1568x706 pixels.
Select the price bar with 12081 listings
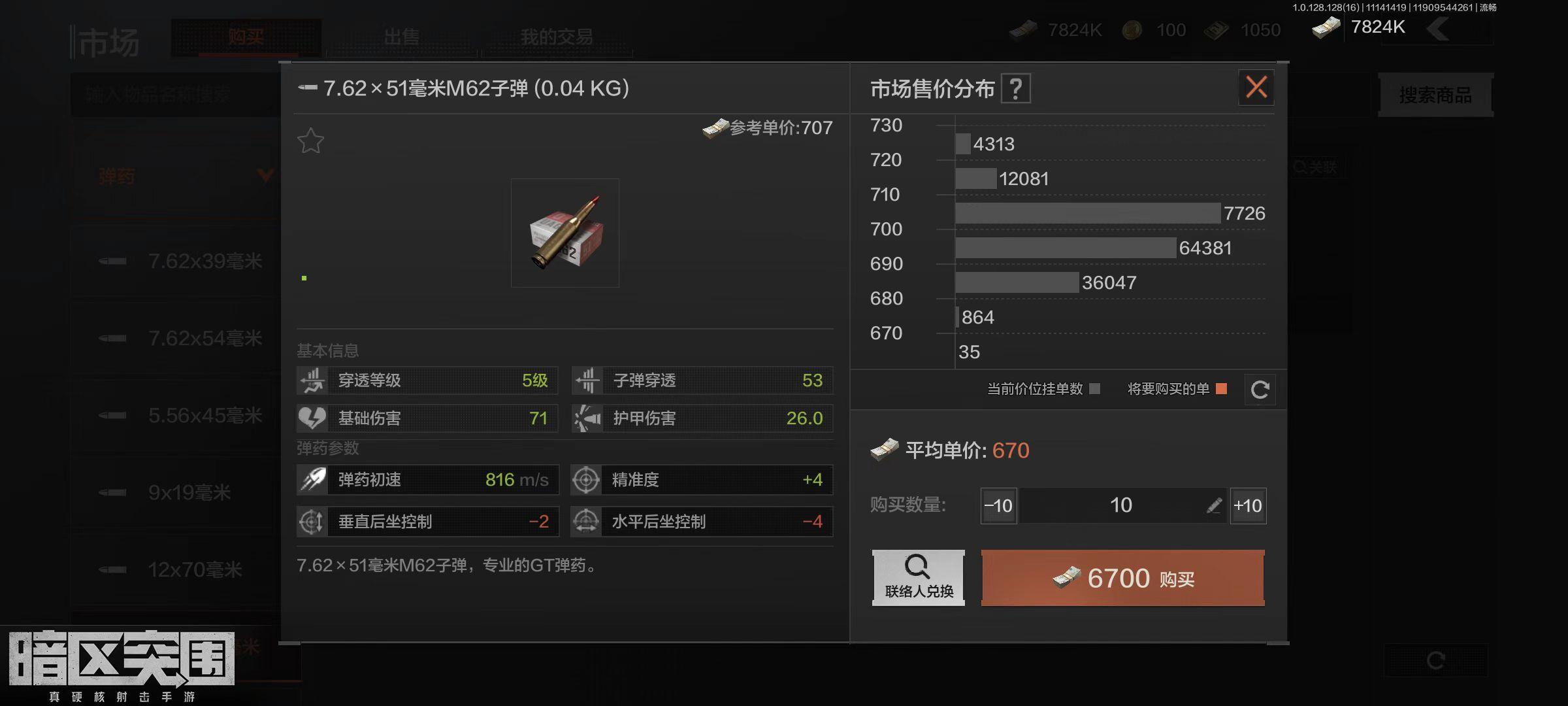tap(976, 178)
